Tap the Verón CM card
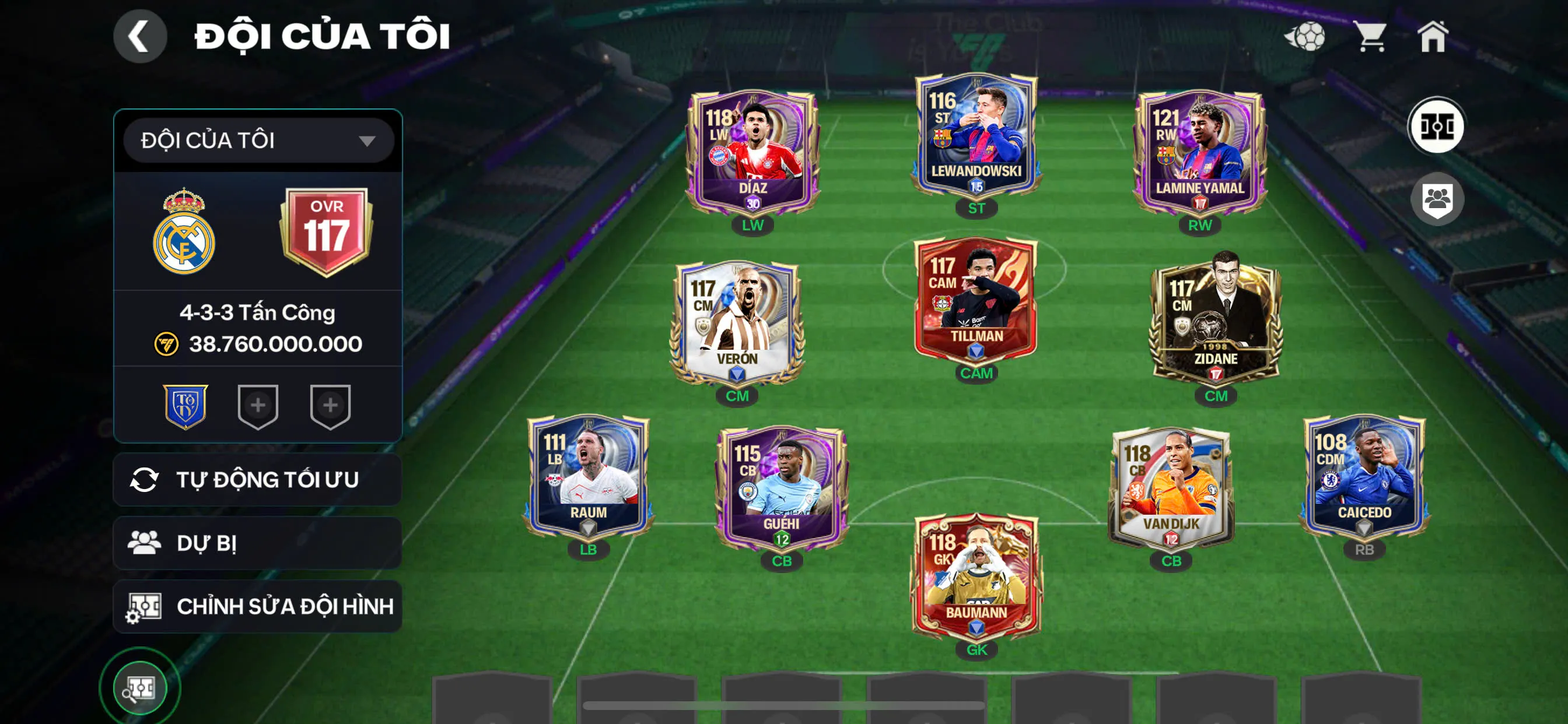Viewport: 1568px width, 724px height. pyautogui.click(x=737, y=322)
